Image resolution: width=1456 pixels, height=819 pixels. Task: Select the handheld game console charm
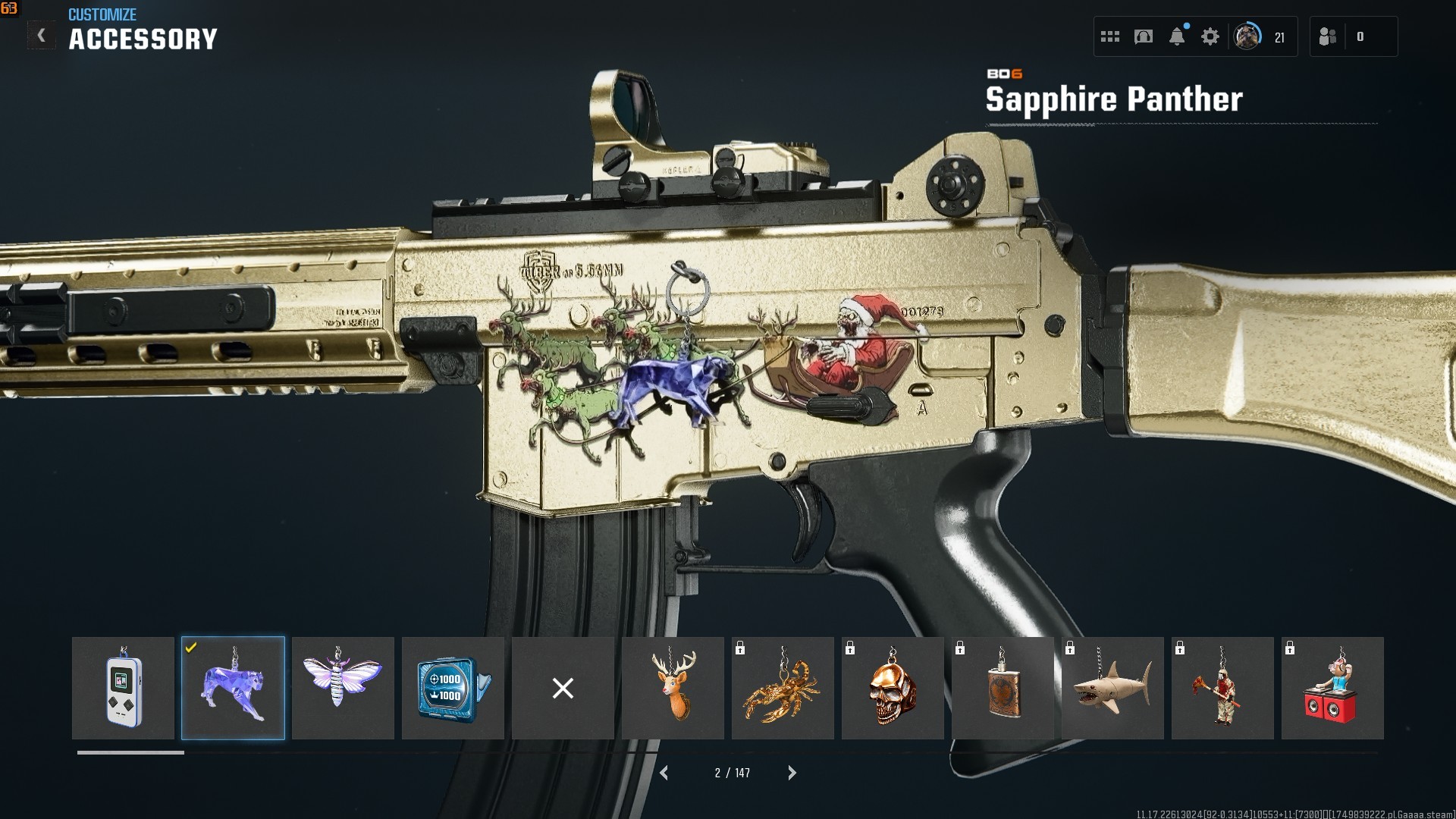click(x=123, y=688)
